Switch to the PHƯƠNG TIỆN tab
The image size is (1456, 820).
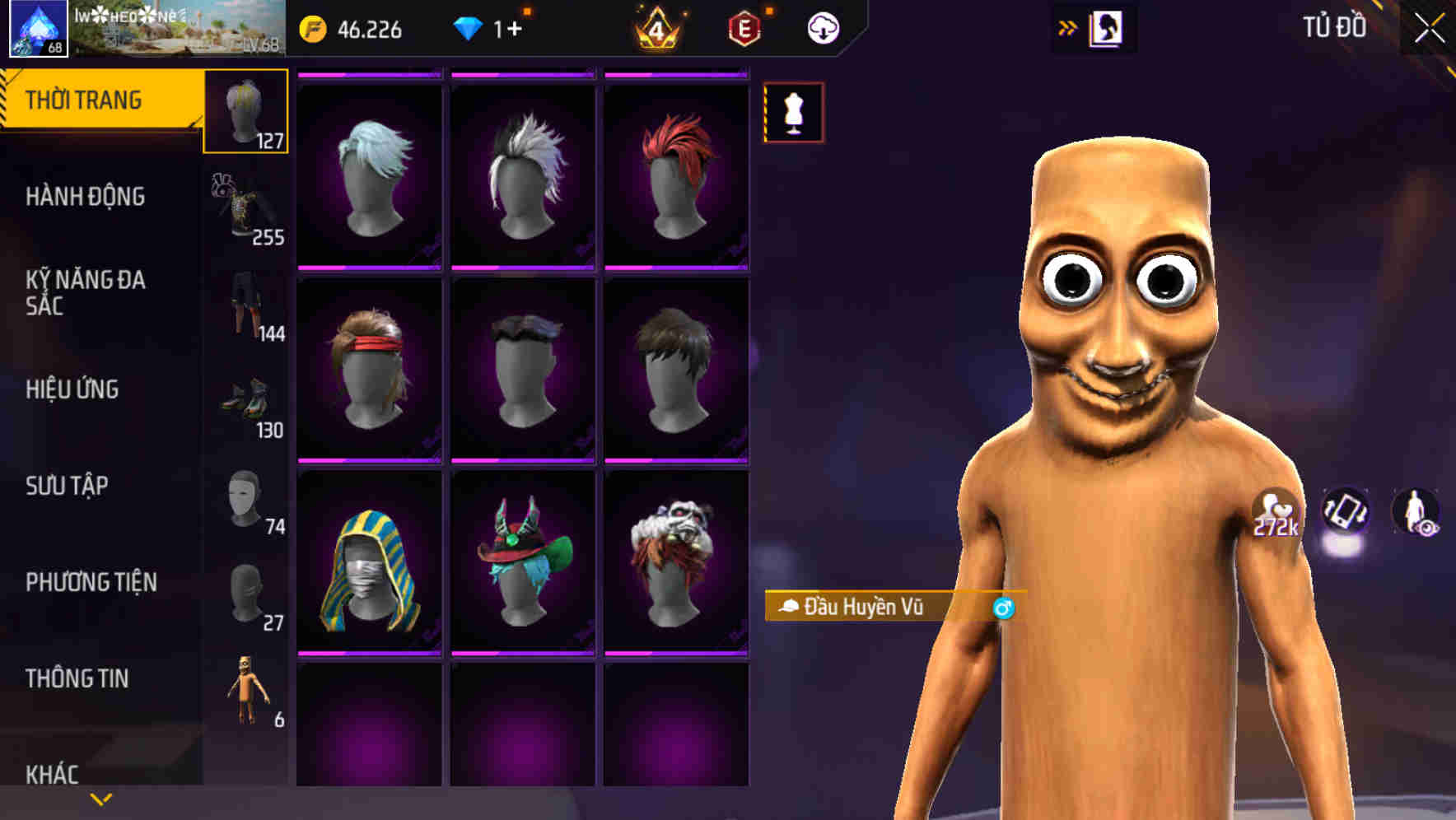click(x=91, y=582)
